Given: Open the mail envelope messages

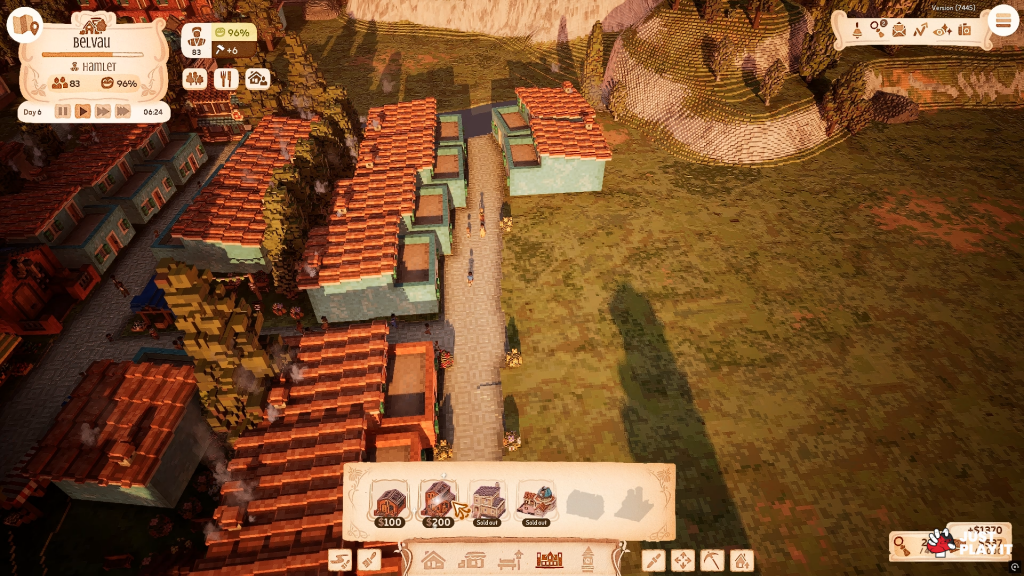Looking at the screenshot, I should pyautogui.click(x=899, y=30).
